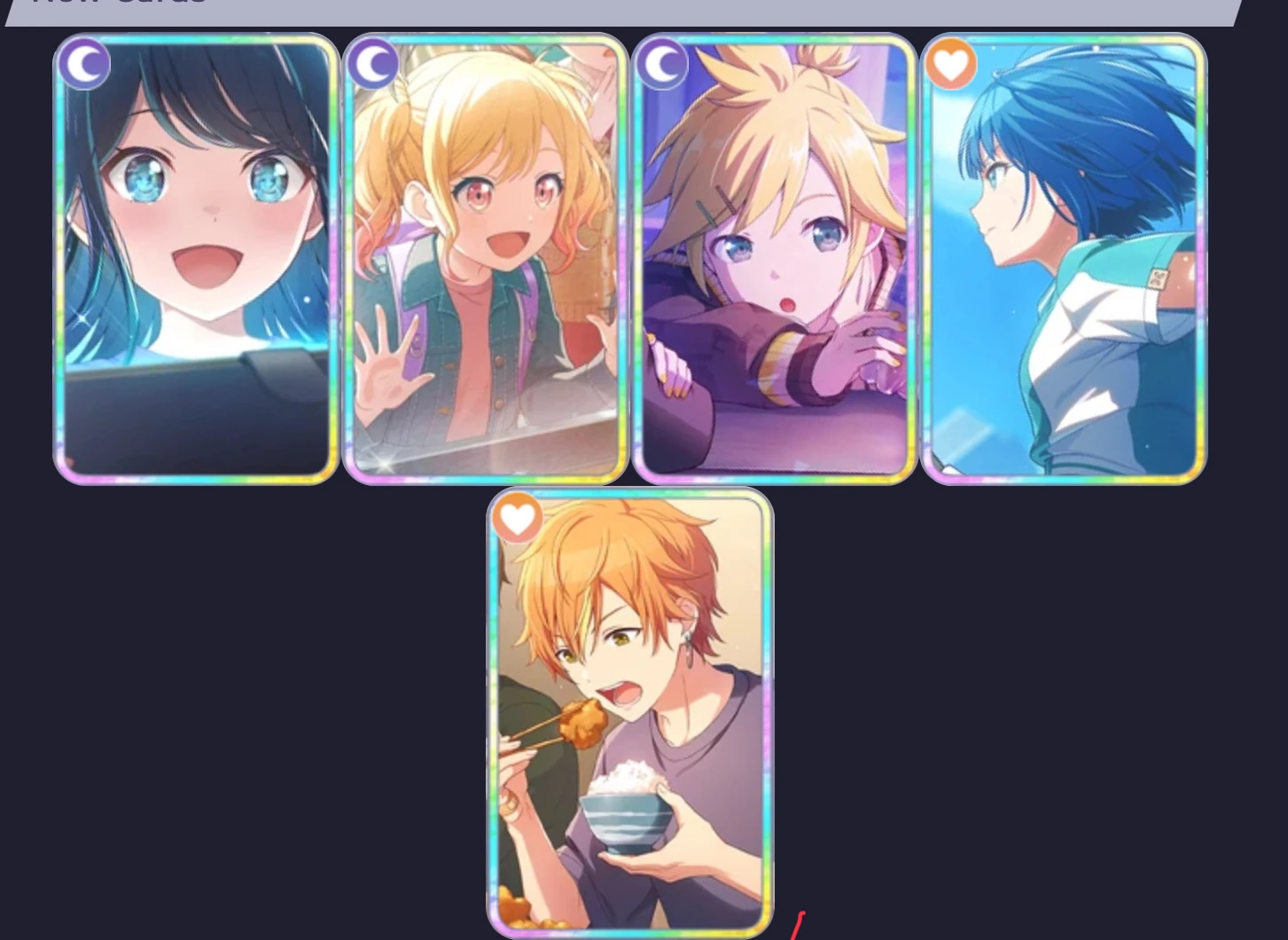This screenshot has height=940, width=1288.
Task: Click the red pen mark at bottom right
Action: [795, 927]
